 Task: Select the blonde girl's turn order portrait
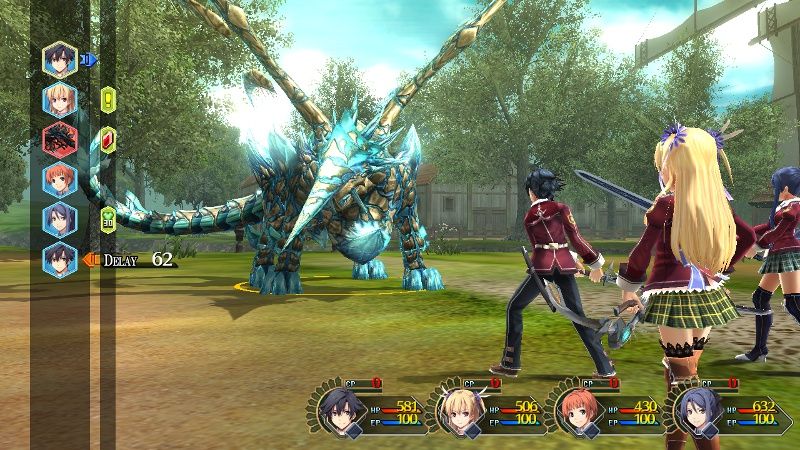[x=60, y=100]
